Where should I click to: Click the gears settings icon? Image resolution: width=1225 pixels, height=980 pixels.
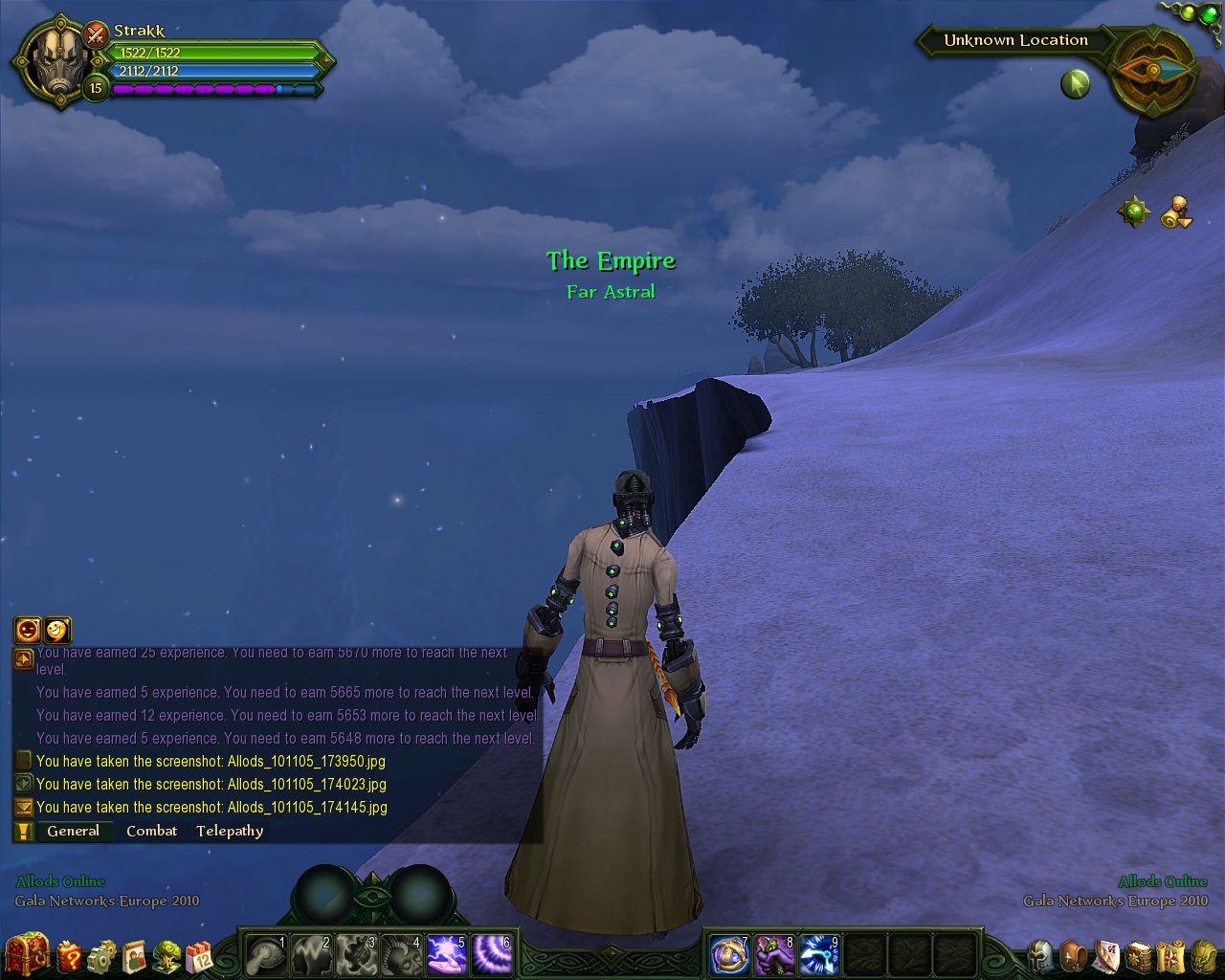click(101, 956)
